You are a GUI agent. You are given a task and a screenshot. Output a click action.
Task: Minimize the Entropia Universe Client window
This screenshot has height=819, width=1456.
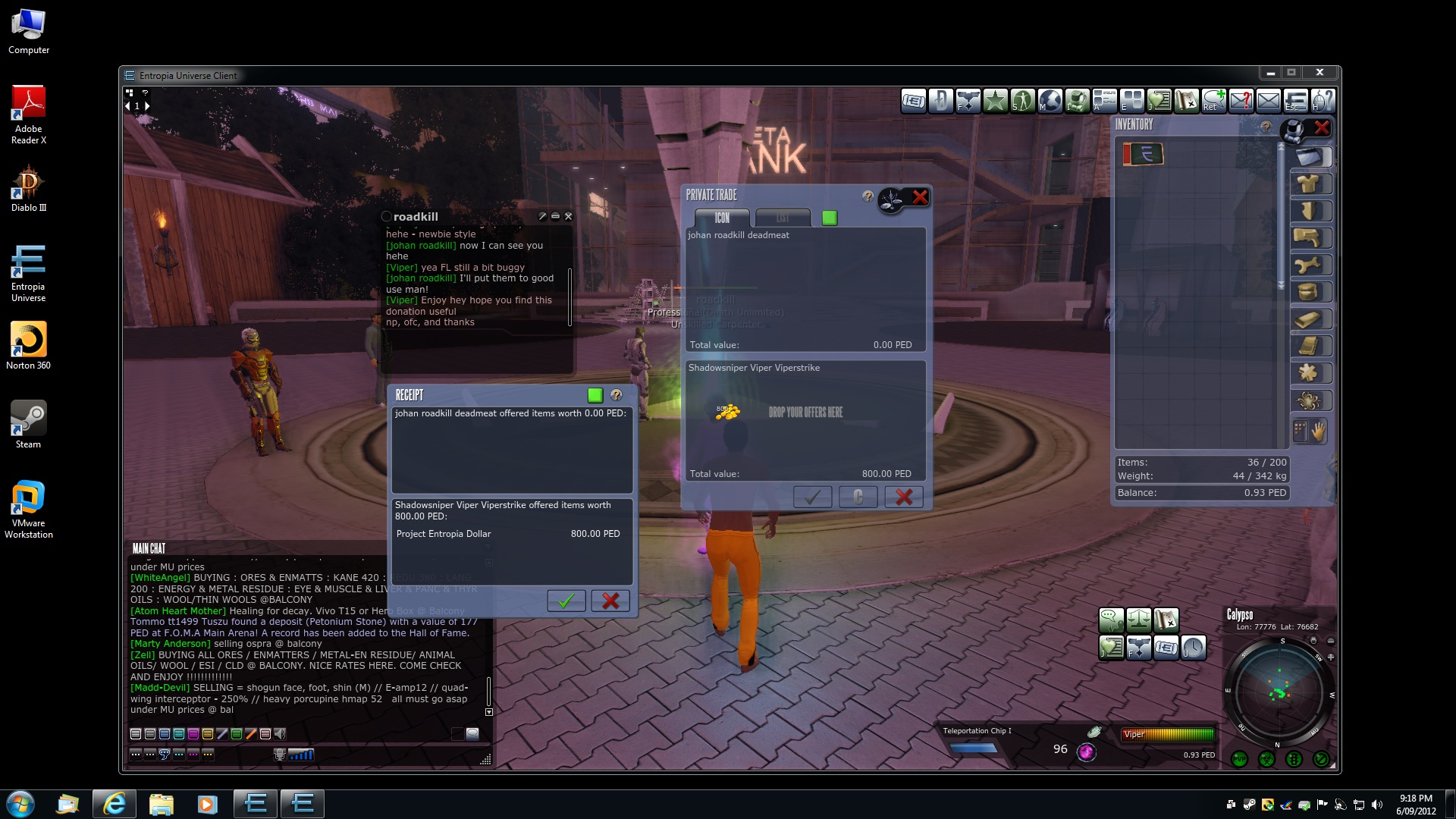tap(1270, 73)
